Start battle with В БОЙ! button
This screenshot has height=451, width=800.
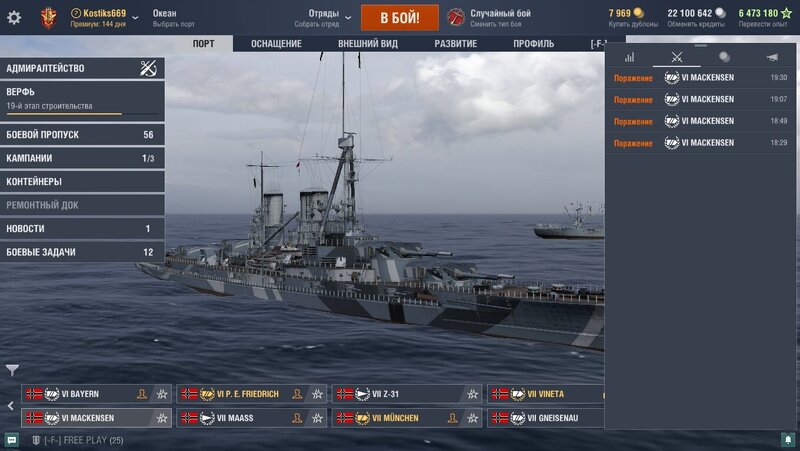click(399, 18)
